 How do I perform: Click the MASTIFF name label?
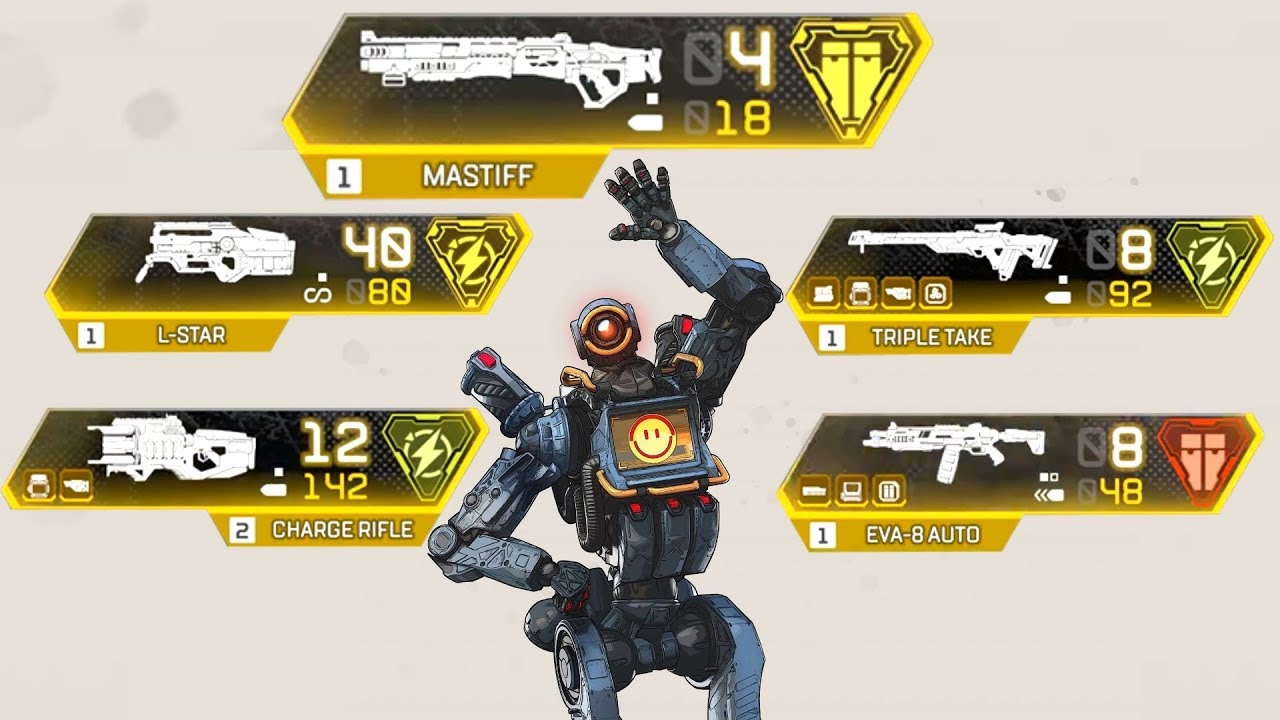477,177
